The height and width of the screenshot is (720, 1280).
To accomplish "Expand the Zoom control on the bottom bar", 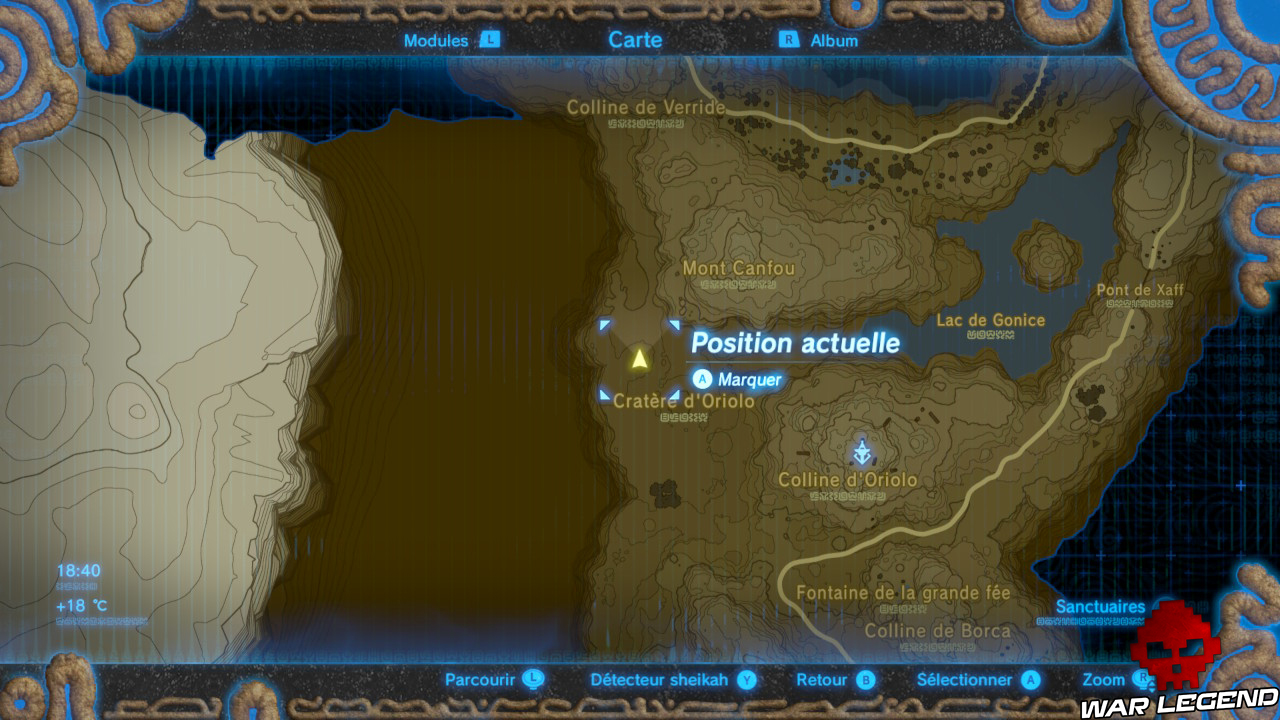I will click(1103, 678).
